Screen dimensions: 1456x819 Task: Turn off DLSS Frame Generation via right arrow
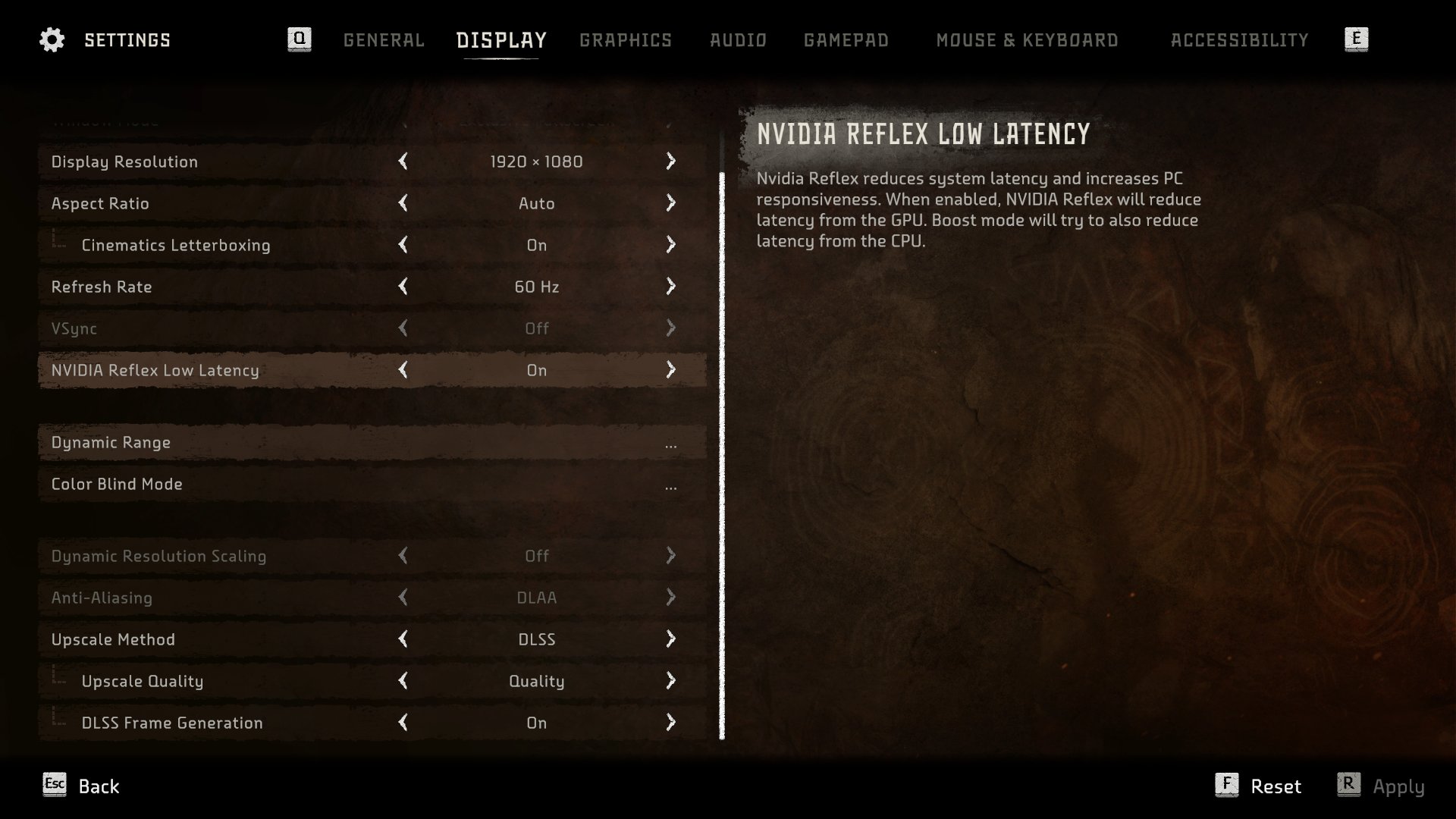670,723
